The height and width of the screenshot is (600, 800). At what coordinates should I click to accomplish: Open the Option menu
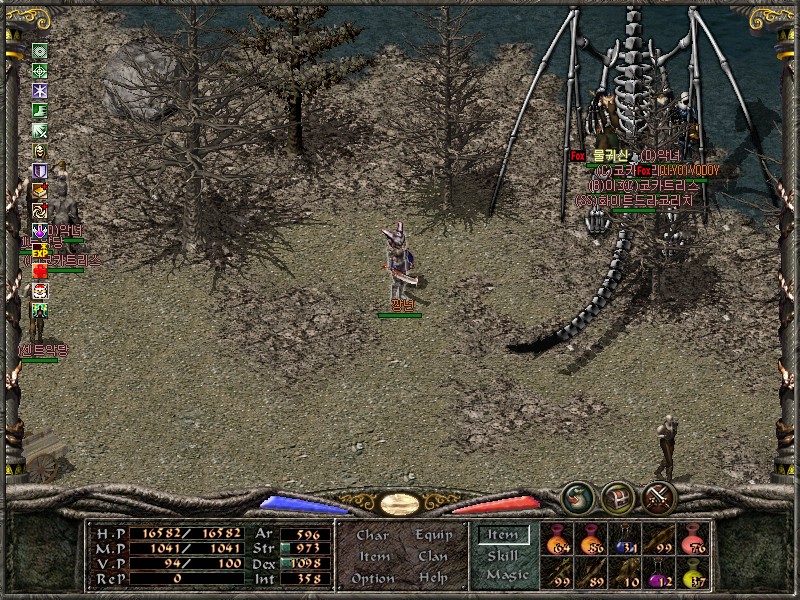[x=372, y=578]
